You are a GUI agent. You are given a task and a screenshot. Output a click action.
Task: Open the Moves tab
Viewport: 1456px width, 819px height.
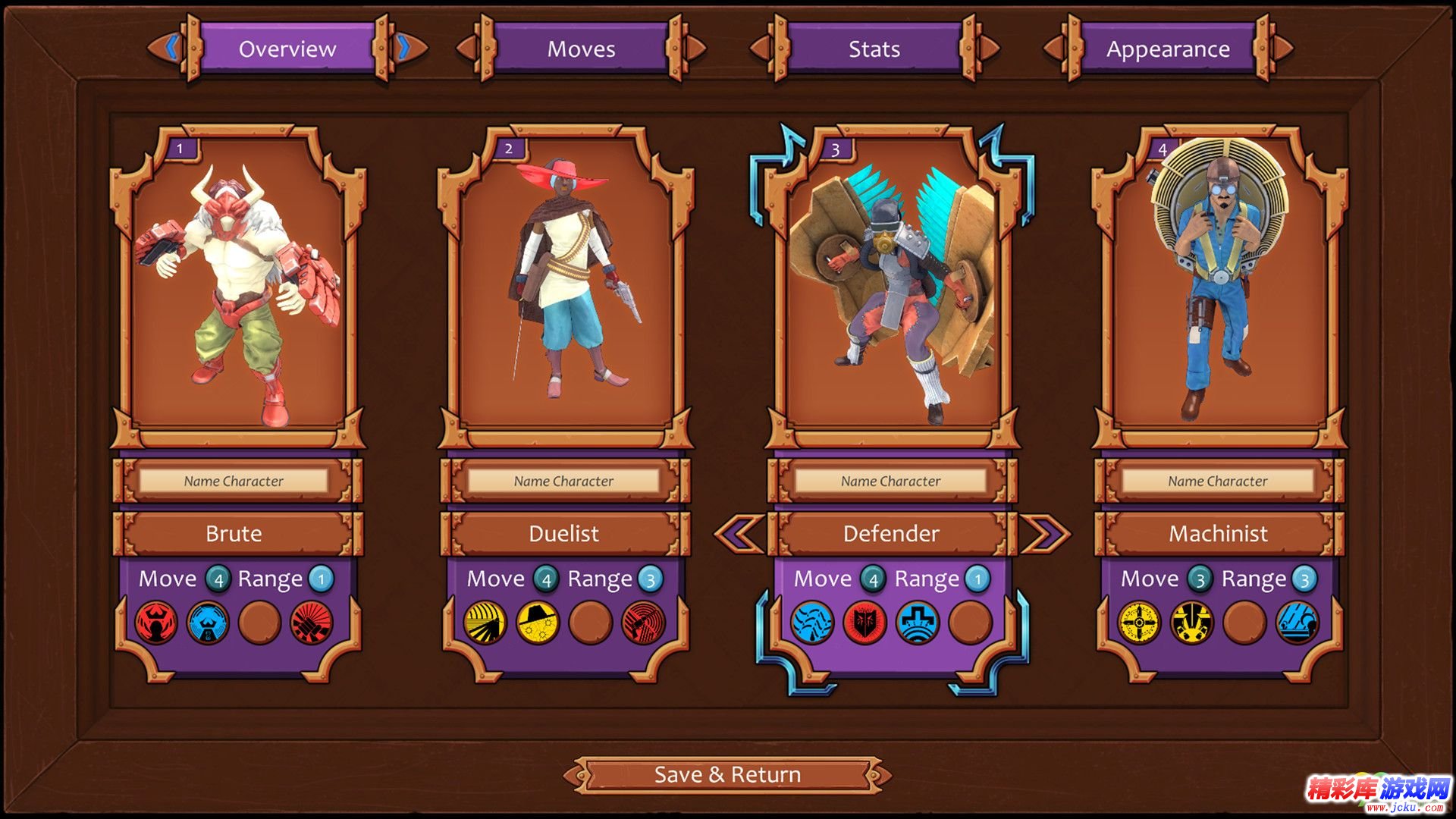point(581,49)
